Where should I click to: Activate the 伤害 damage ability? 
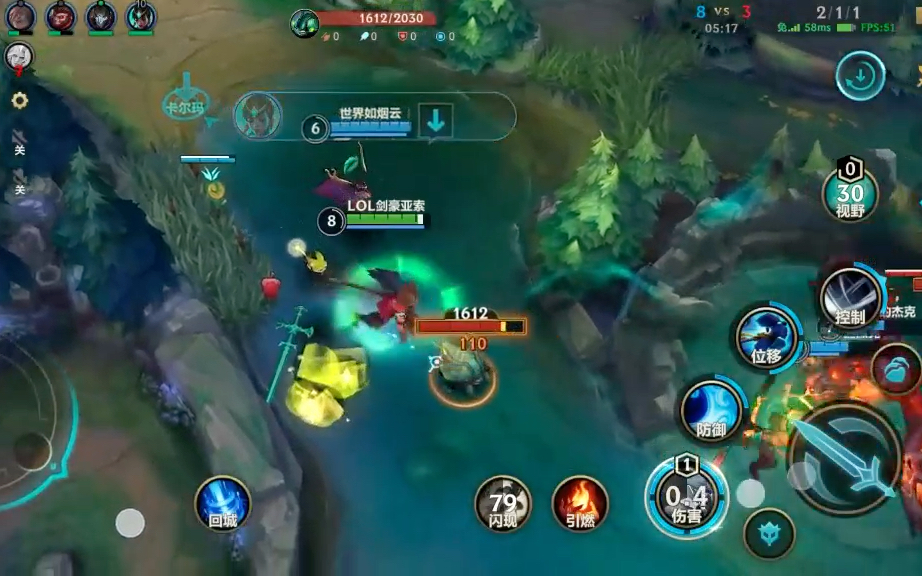[686, 496]
